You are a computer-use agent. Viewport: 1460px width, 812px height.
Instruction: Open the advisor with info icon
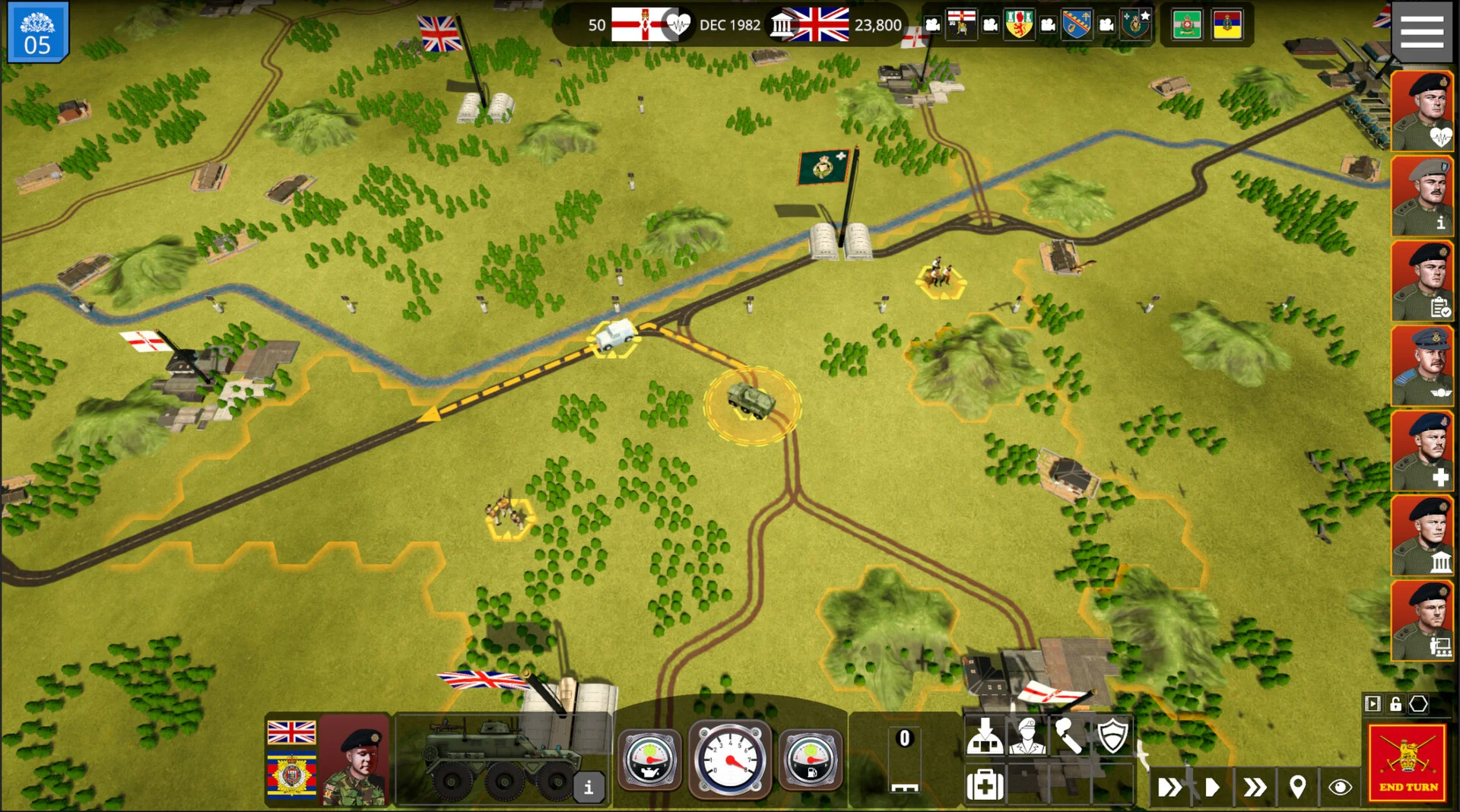tap(1421, 196)
